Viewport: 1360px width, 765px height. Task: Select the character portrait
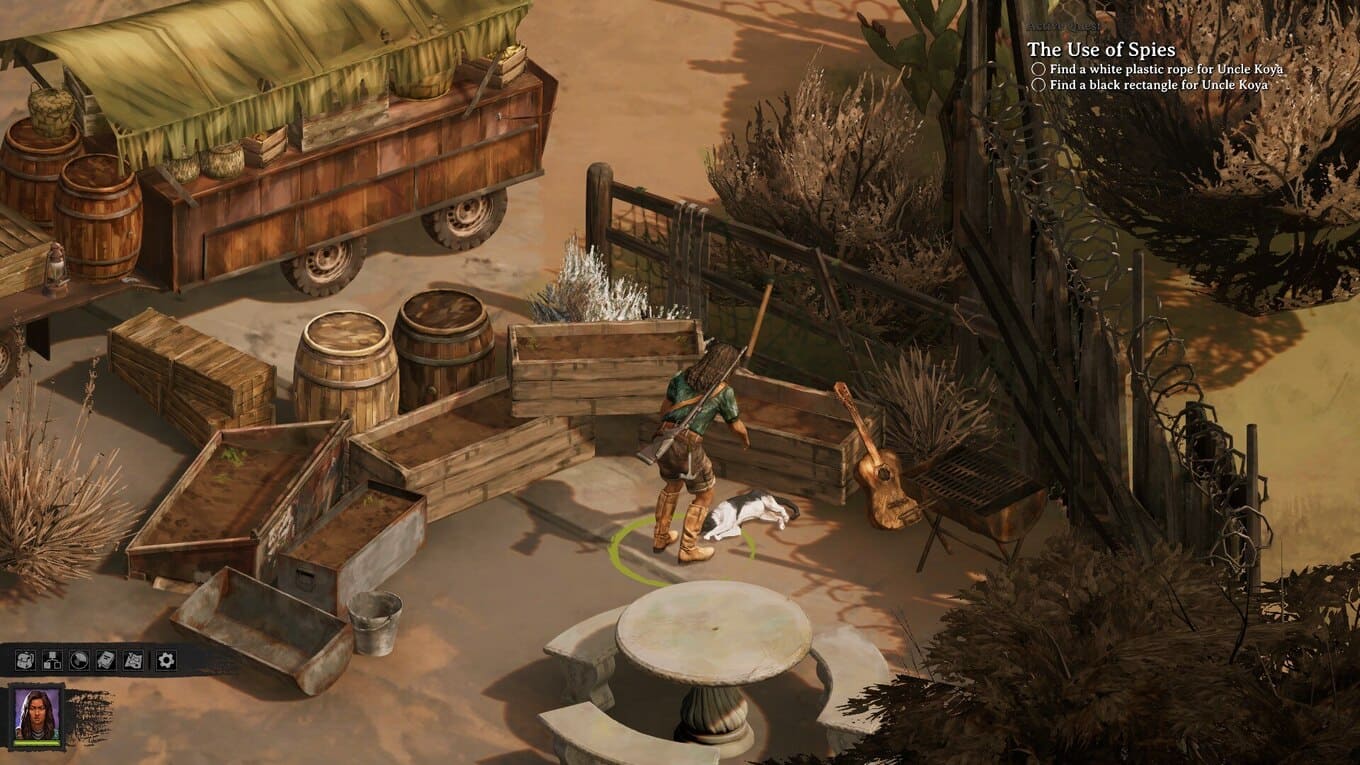coord(37,714)
